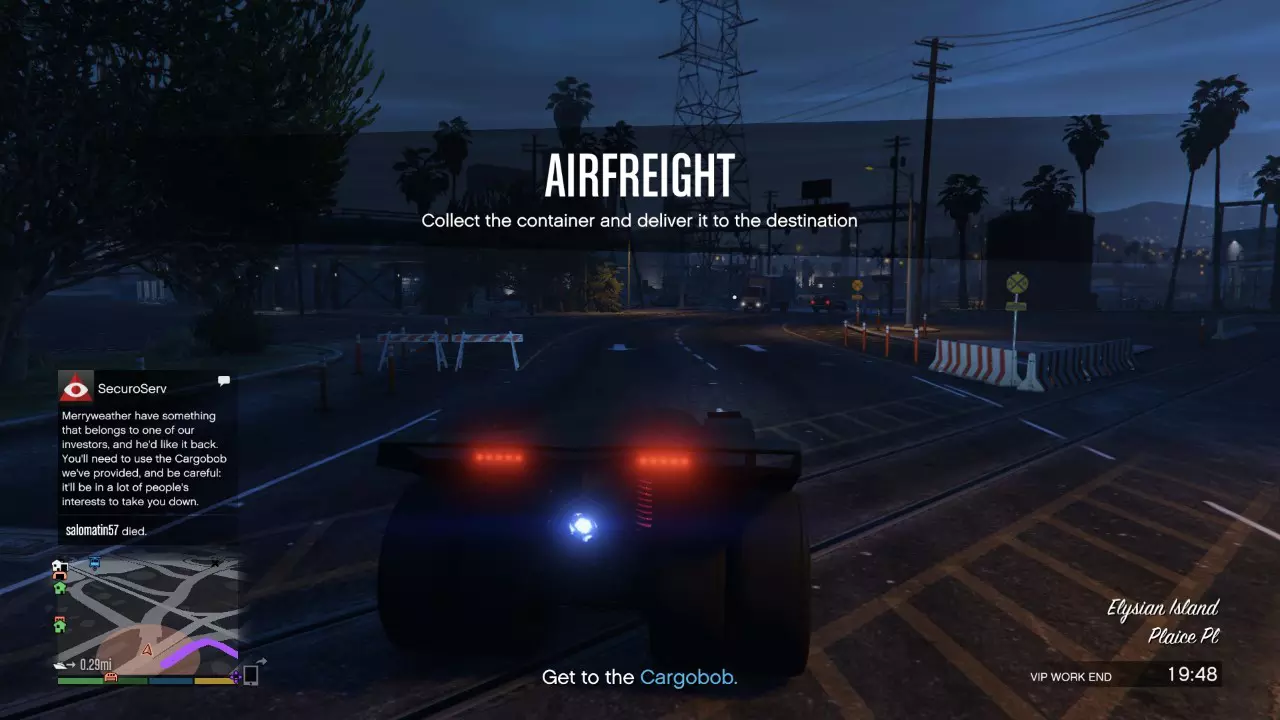1280x720 pixels.
Task: Click the black helicopter blip on minimap edge
Action: point(215,563)
